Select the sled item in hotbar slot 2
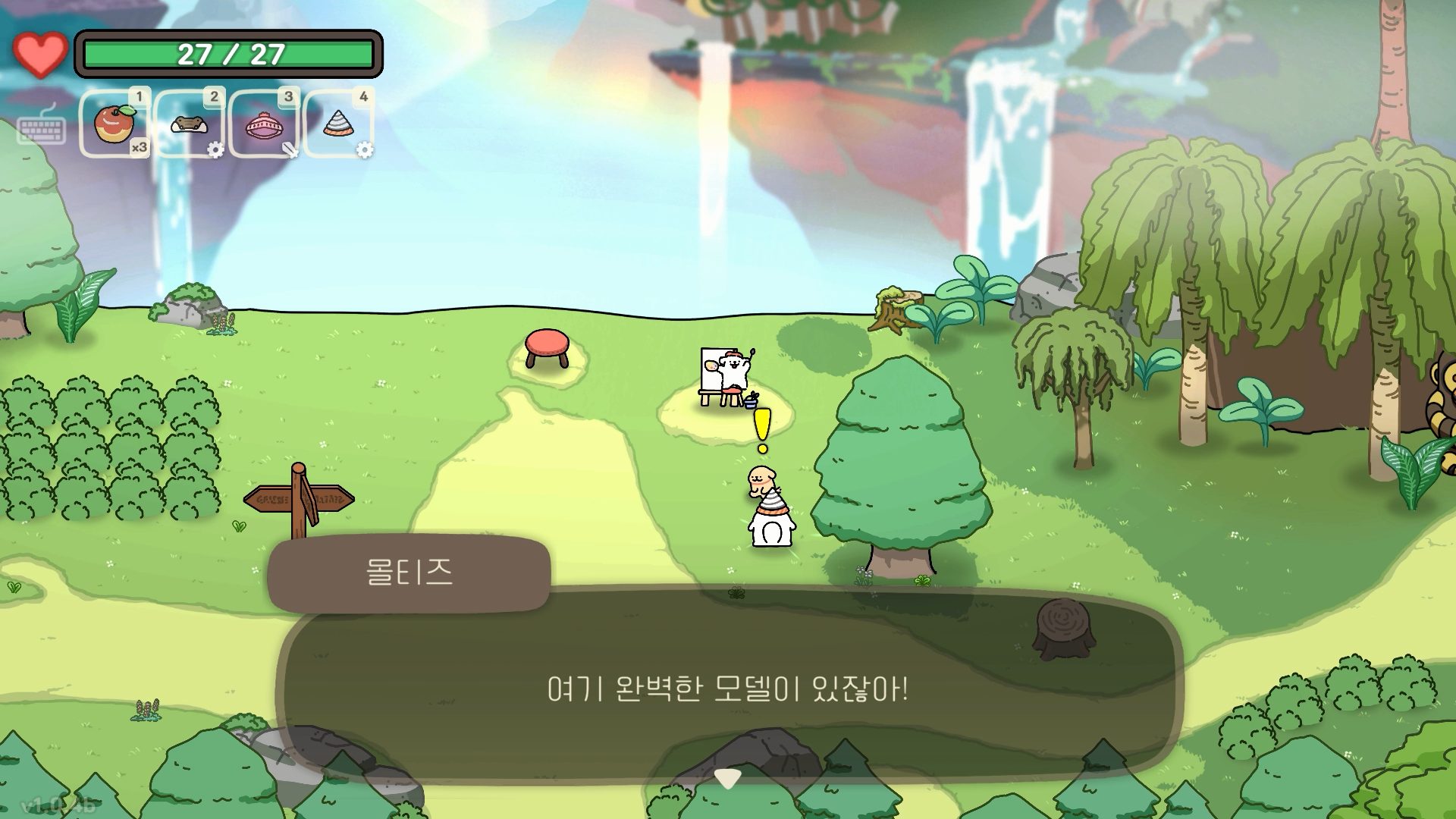 (x=187, y=123)
